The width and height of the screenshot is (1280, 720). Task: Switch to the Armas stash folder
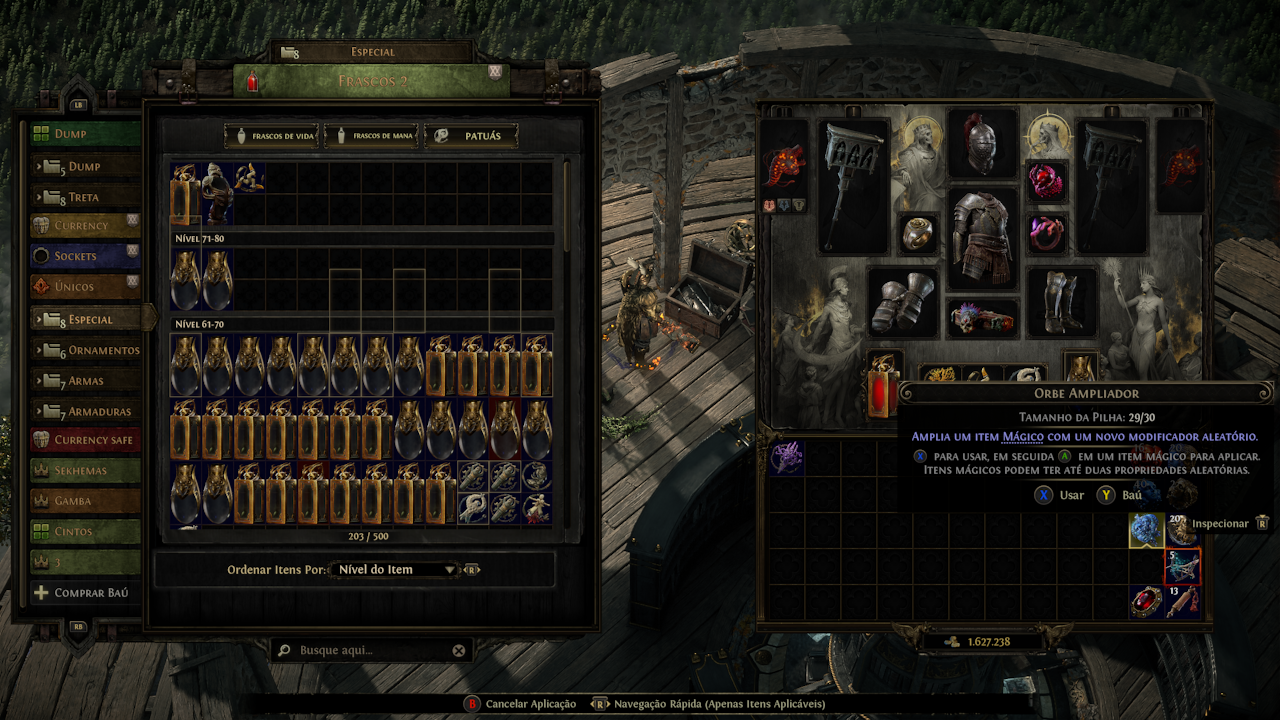point(85,381)
